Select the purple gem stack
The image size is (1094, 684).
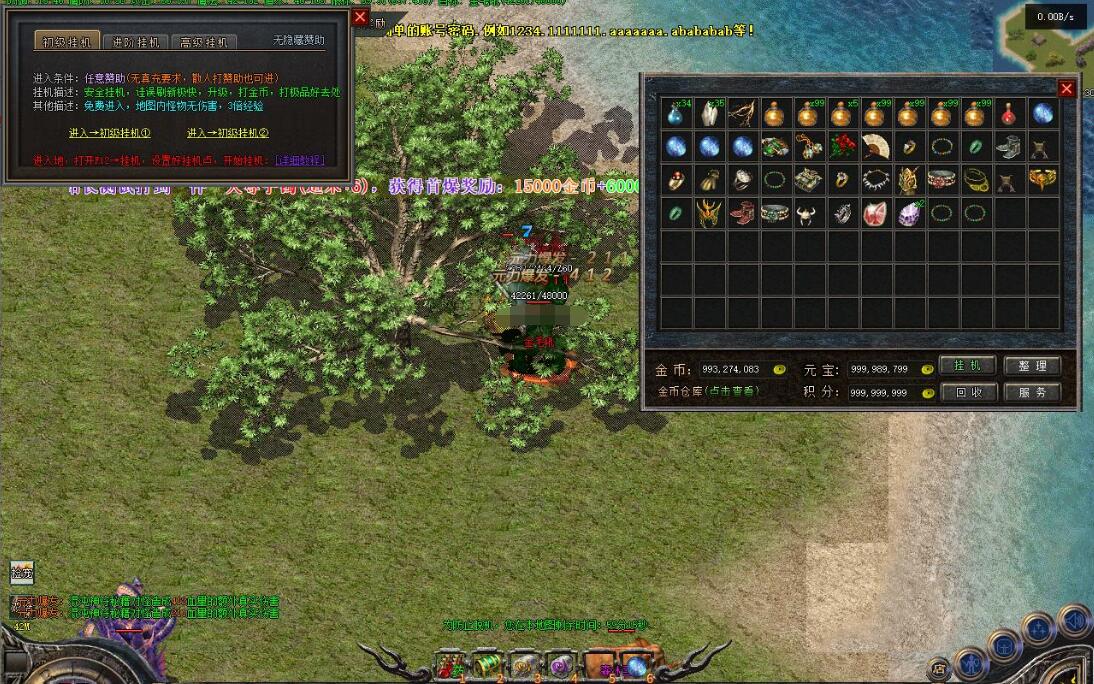pyautogui.click(x=909, y=213)
